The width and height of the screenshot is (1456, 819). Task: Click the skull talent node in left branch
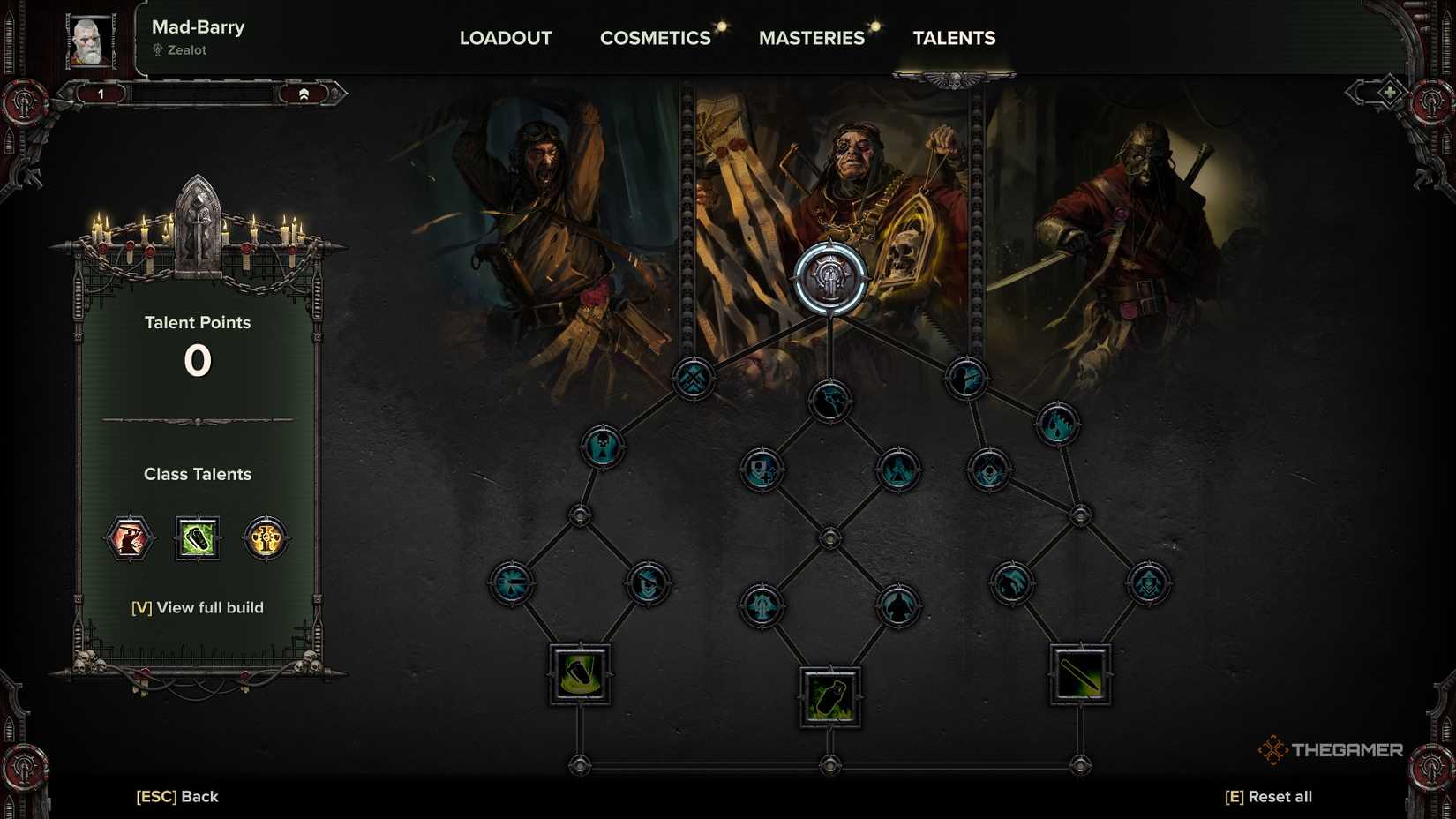coord(604,447)
